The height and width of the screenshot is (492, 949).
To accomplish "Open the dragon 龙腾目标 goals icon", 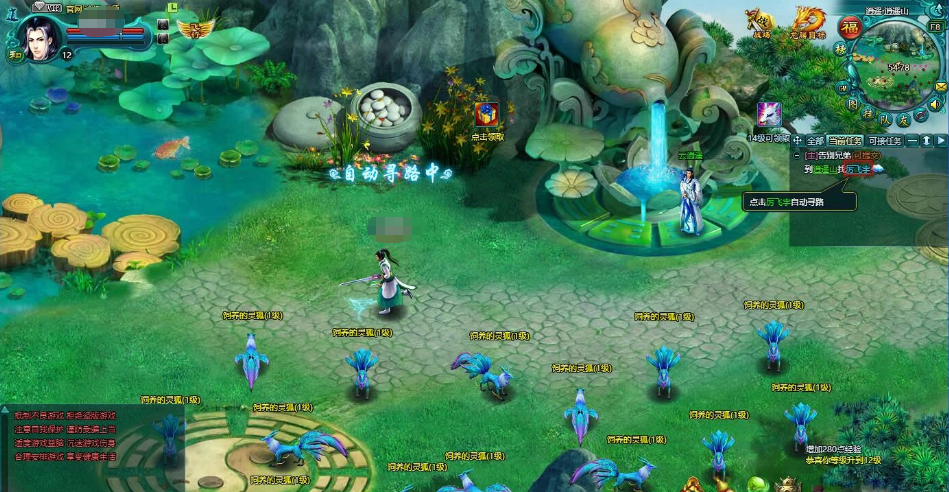I will (807, 21).
